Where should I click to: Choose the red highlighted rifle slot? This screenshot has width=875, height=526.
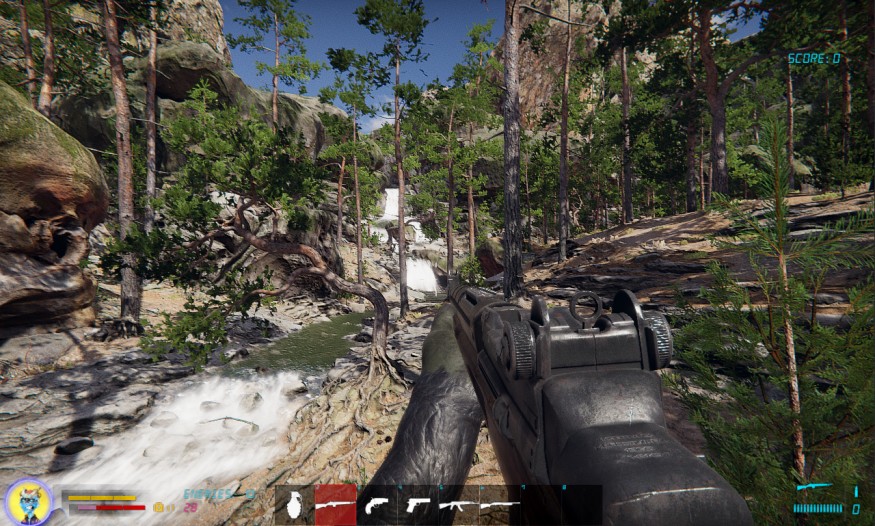pyautogui.click(x=335, y=505)
